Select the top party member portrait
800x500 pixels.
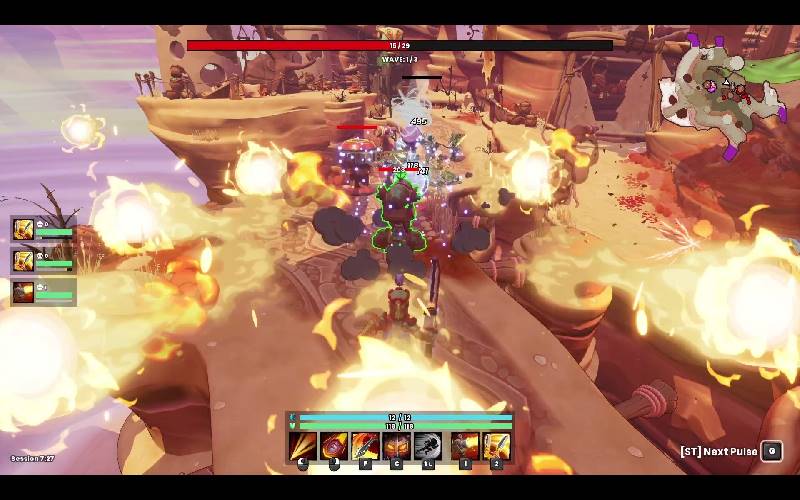pyautogui.click(x=23, y=229)
